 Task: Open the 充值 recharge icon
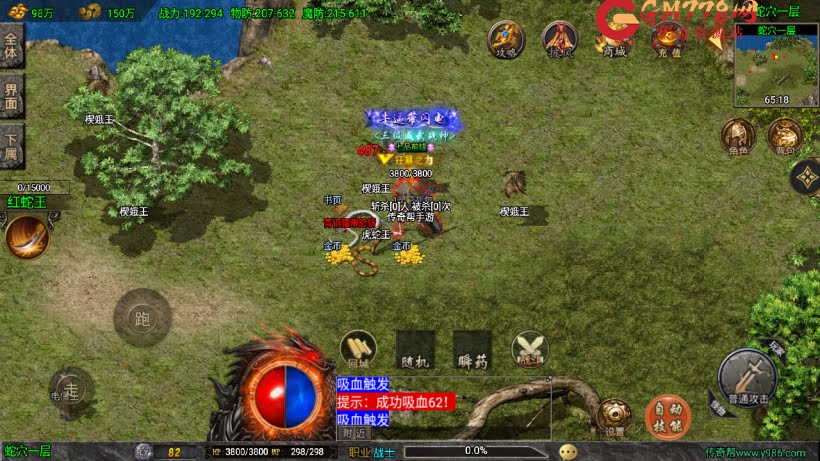[x=667, y=39]
